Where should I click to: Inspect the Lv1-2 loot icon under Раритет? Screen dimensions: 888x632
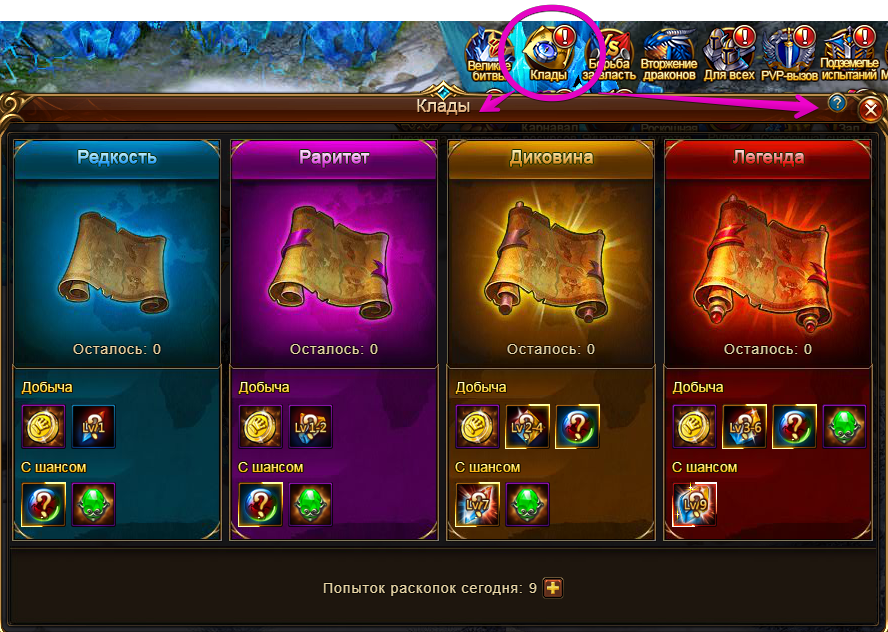pos(310,427)
